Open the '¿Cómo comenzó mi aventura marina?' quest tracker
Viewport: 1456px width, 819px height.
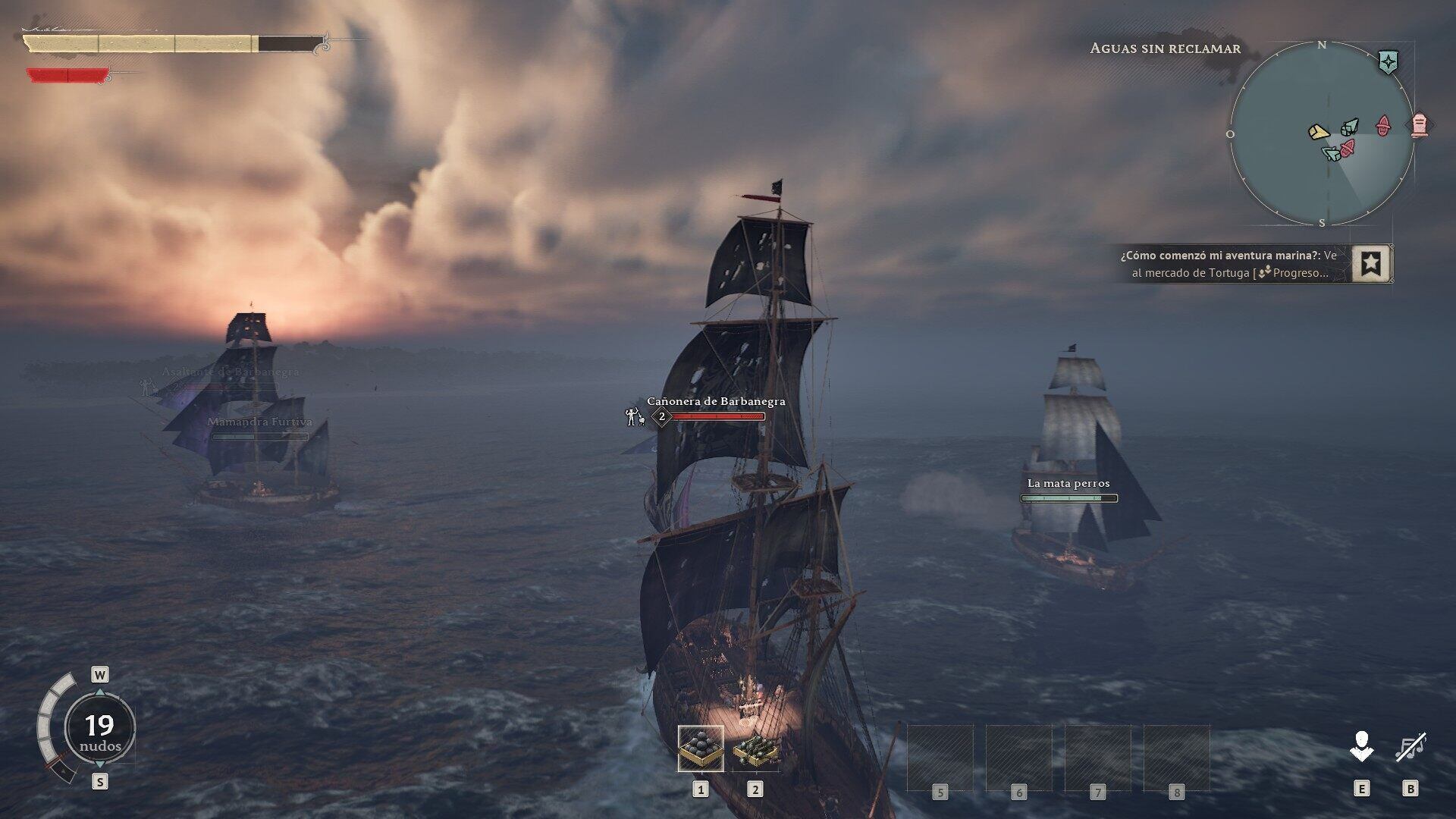pos(1228,264)
